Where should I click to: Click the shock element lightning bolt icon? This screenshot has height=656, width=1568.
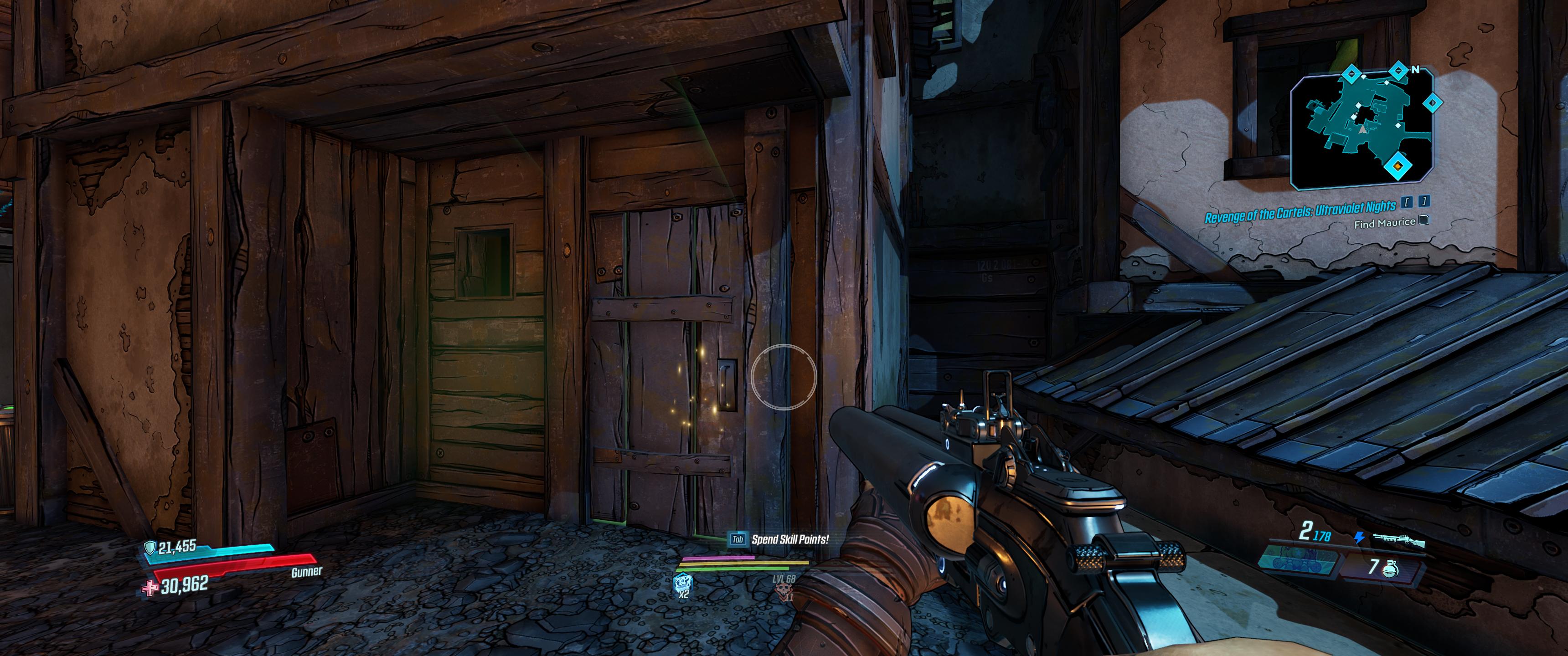(x=1359, y=538)
